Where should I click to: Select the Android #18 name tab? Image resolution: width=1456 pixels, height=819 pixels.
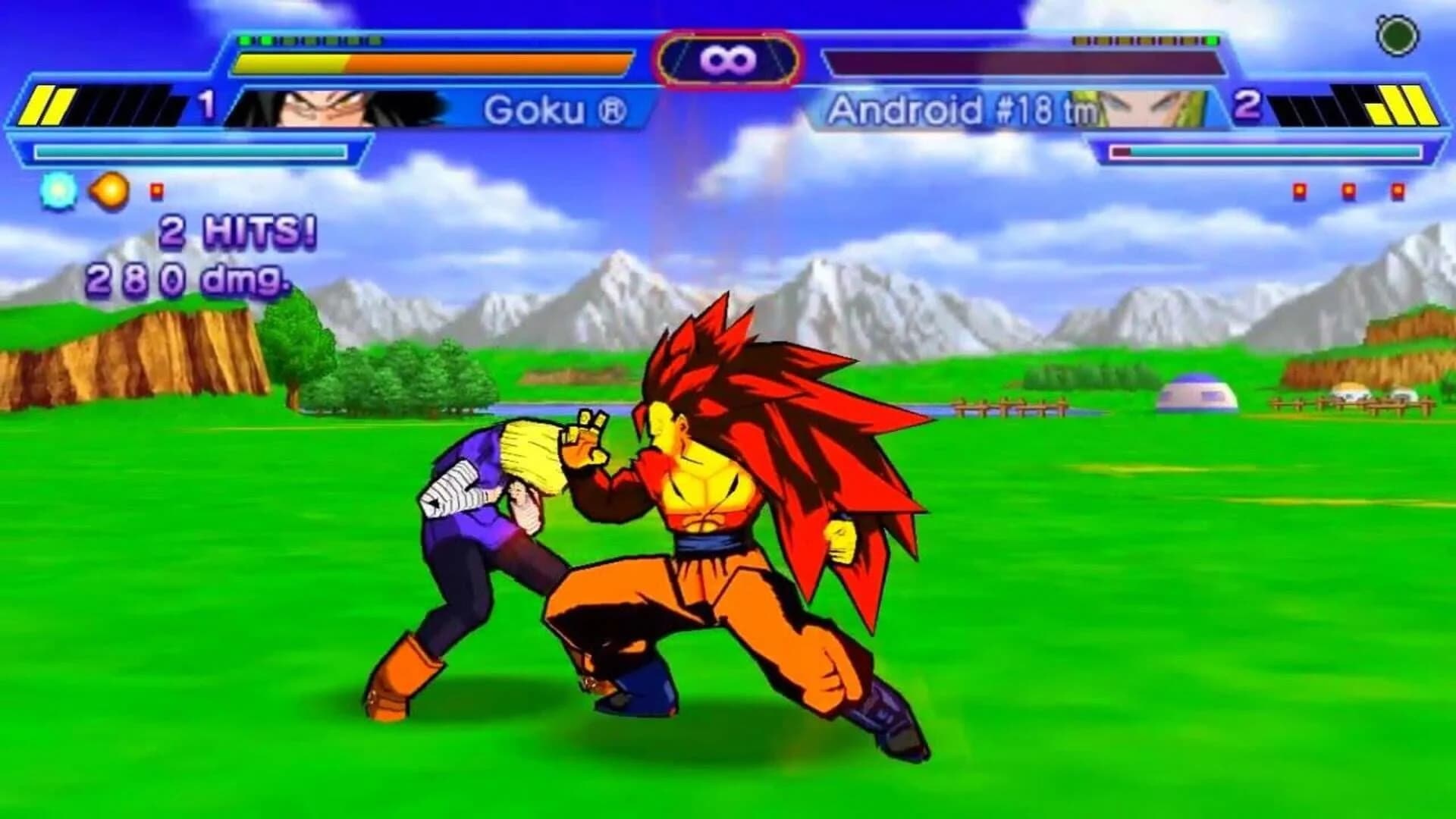(959, 110)
